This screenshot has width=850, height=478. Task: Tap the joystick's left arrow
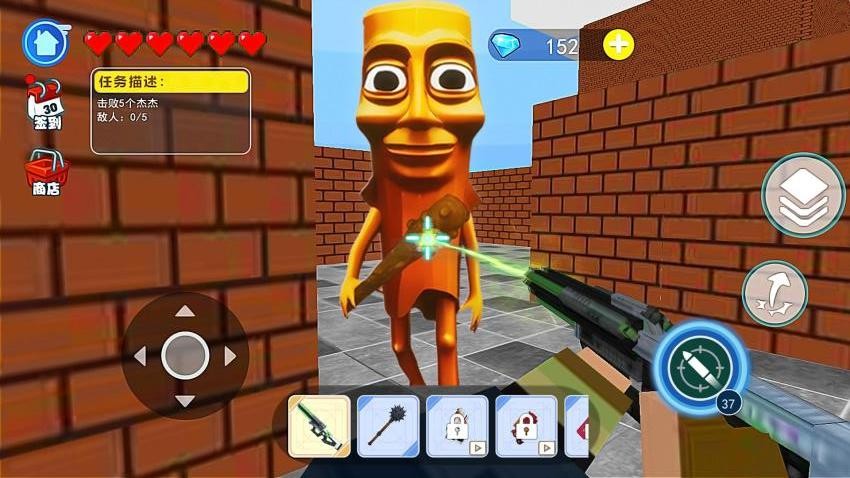coord(140,355)
